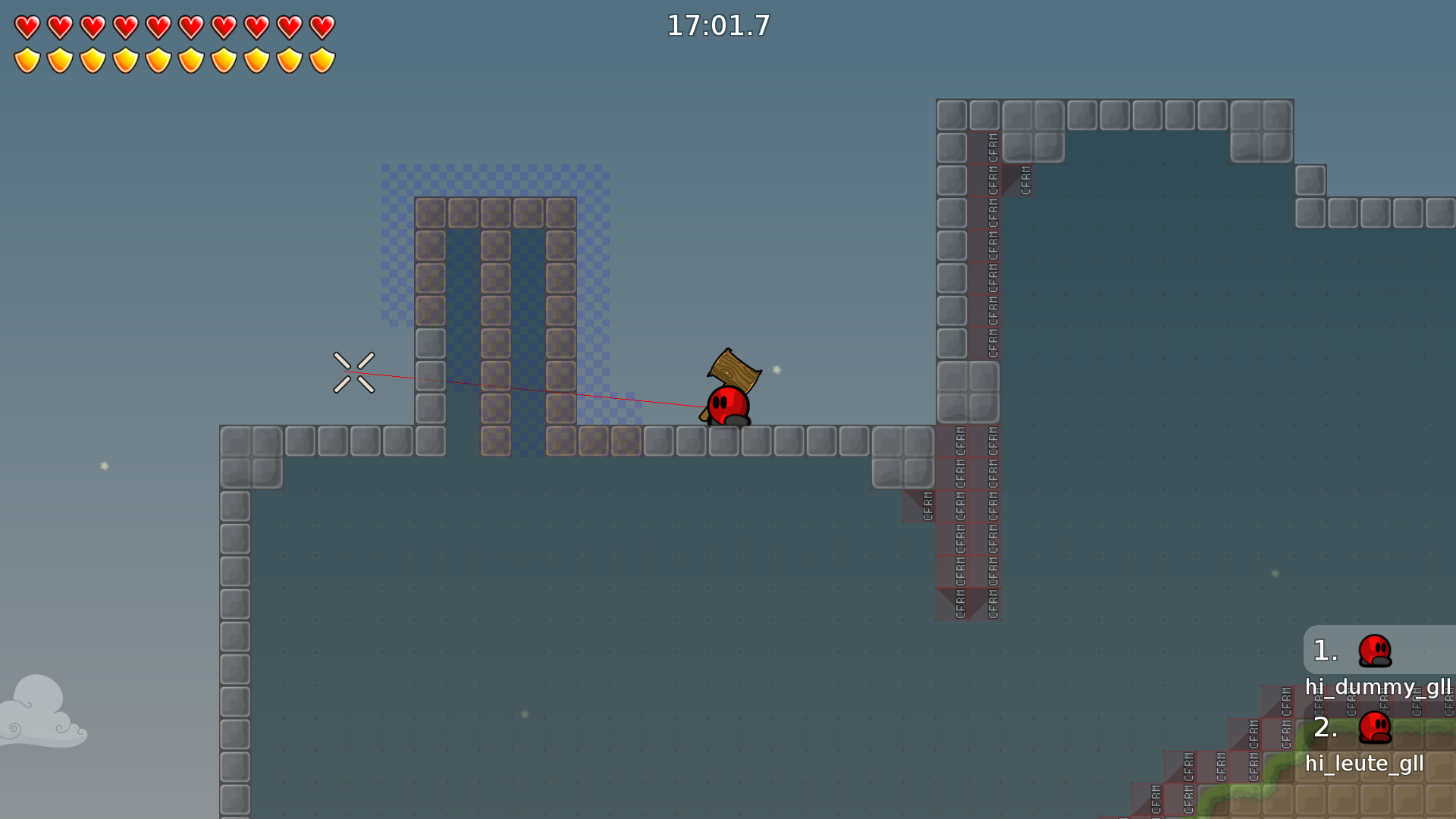
Task: Click the rank 2 label on the scoreboard
Action: point(1325,730)
